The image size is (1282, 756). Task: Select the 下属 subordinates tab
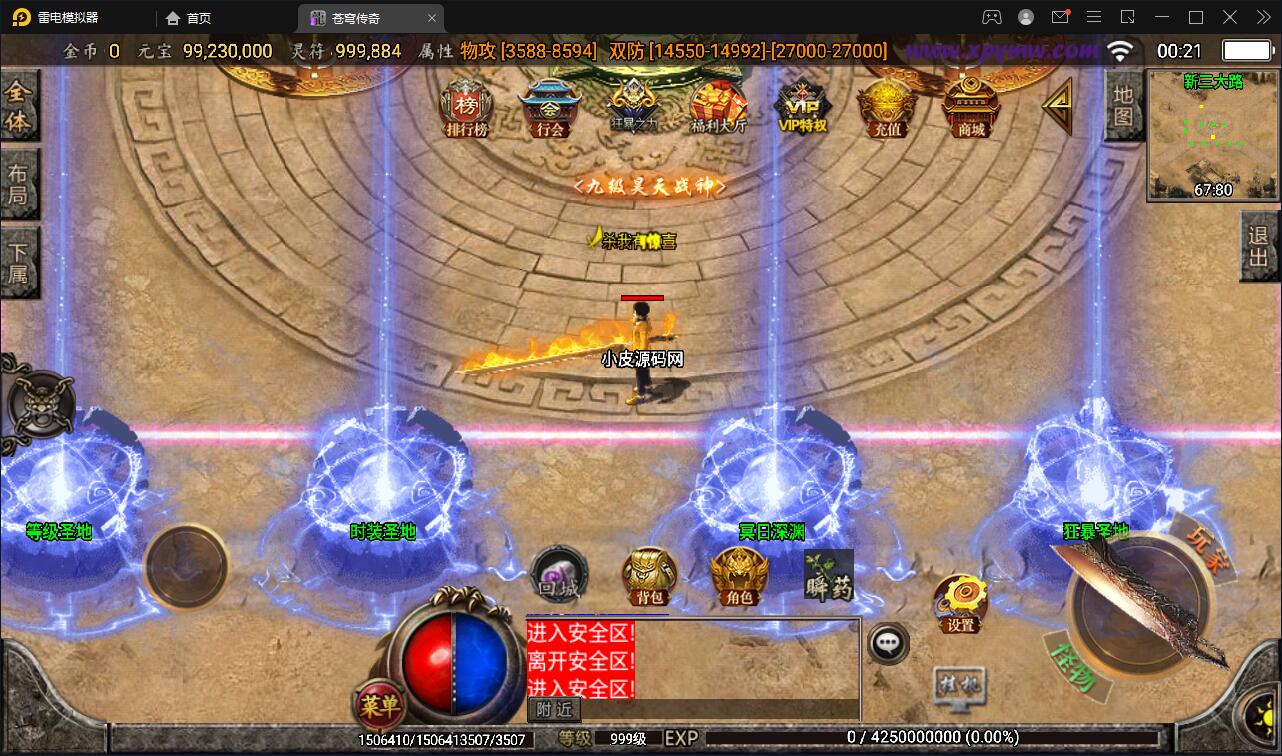pos(19,261)
